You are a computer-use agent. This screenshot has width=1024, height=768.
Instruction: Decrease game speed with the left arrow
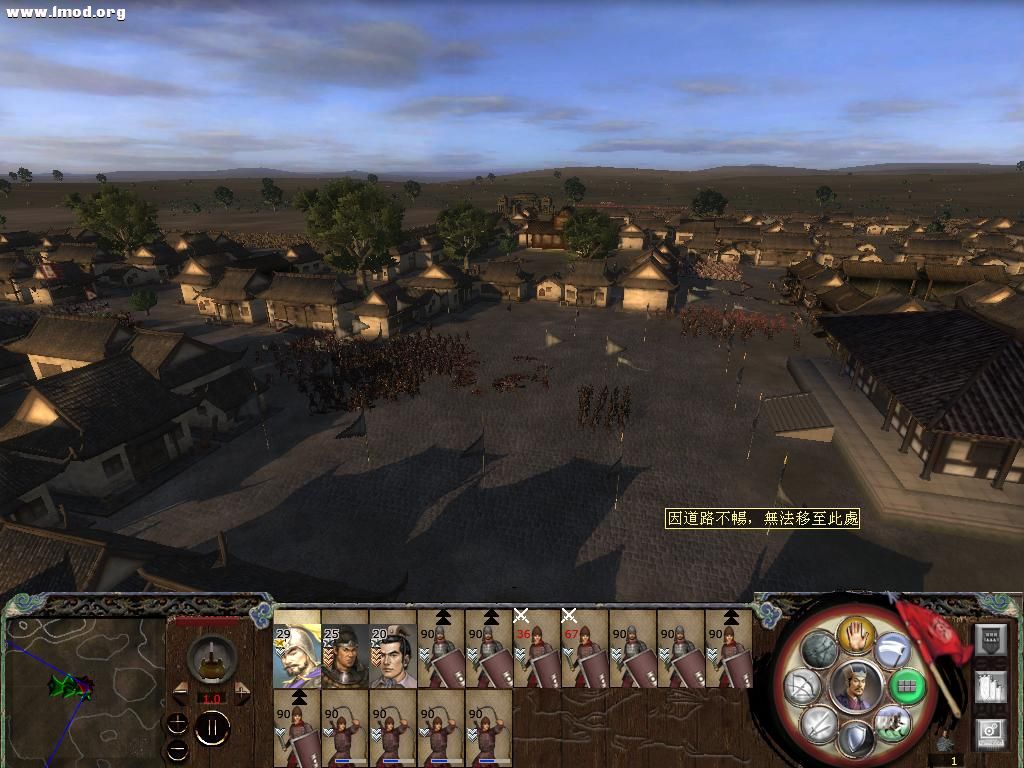pos(182,692)
